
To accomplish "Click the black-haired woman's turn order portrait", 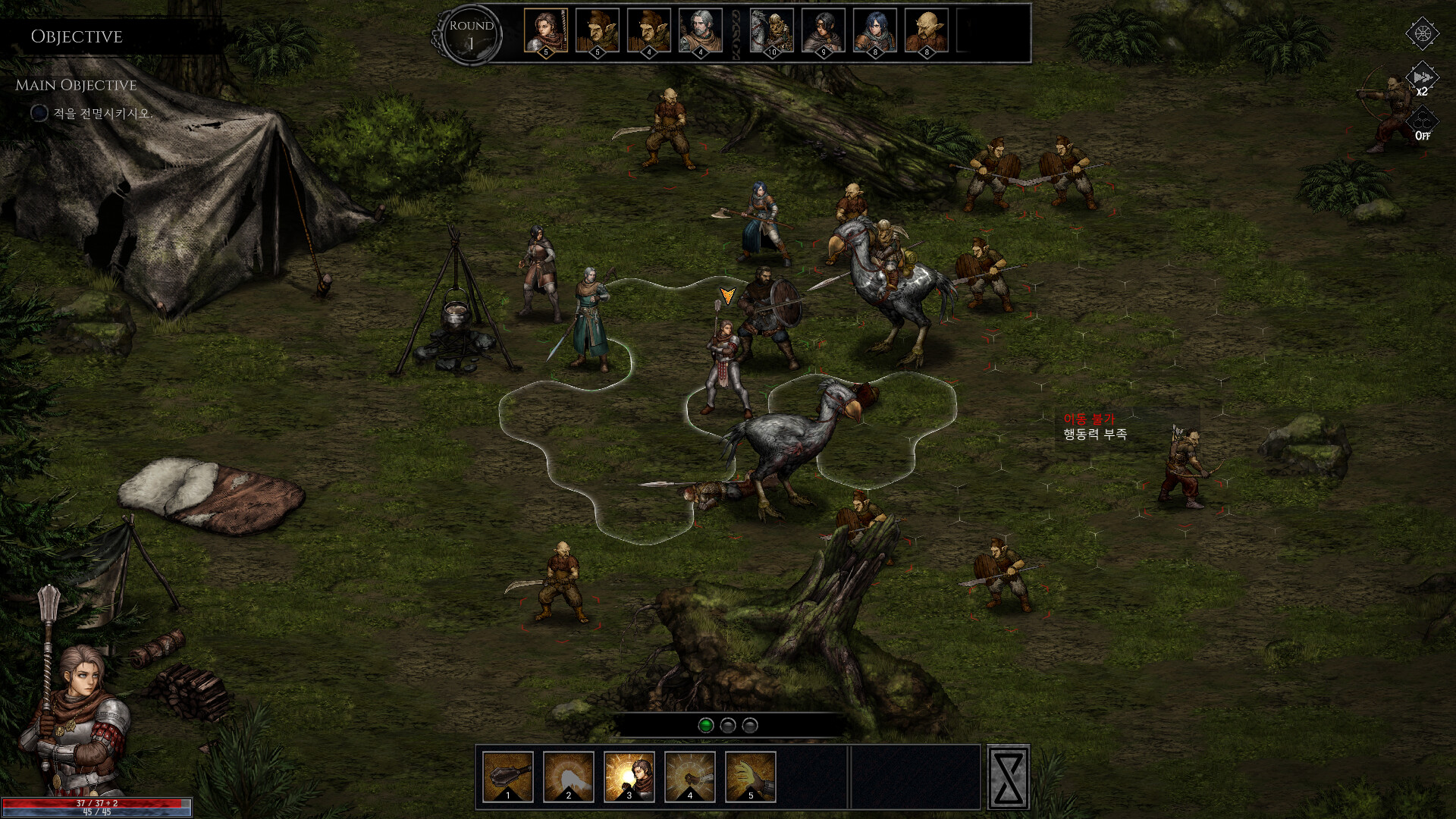I will (x=824, y=31).
